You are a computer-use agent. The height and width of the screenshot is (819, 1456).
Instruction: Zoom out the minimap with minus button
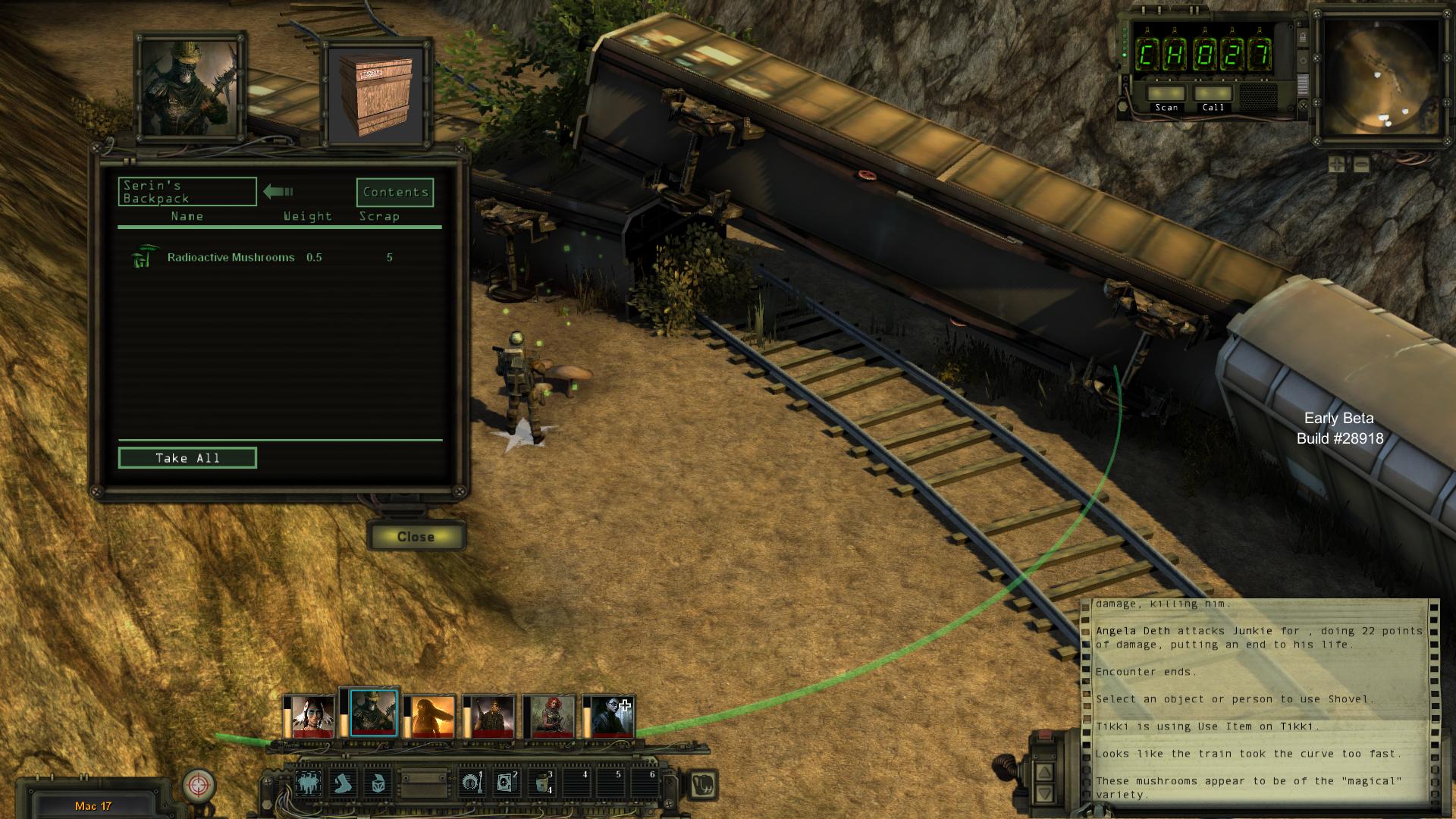point(1361,164)
